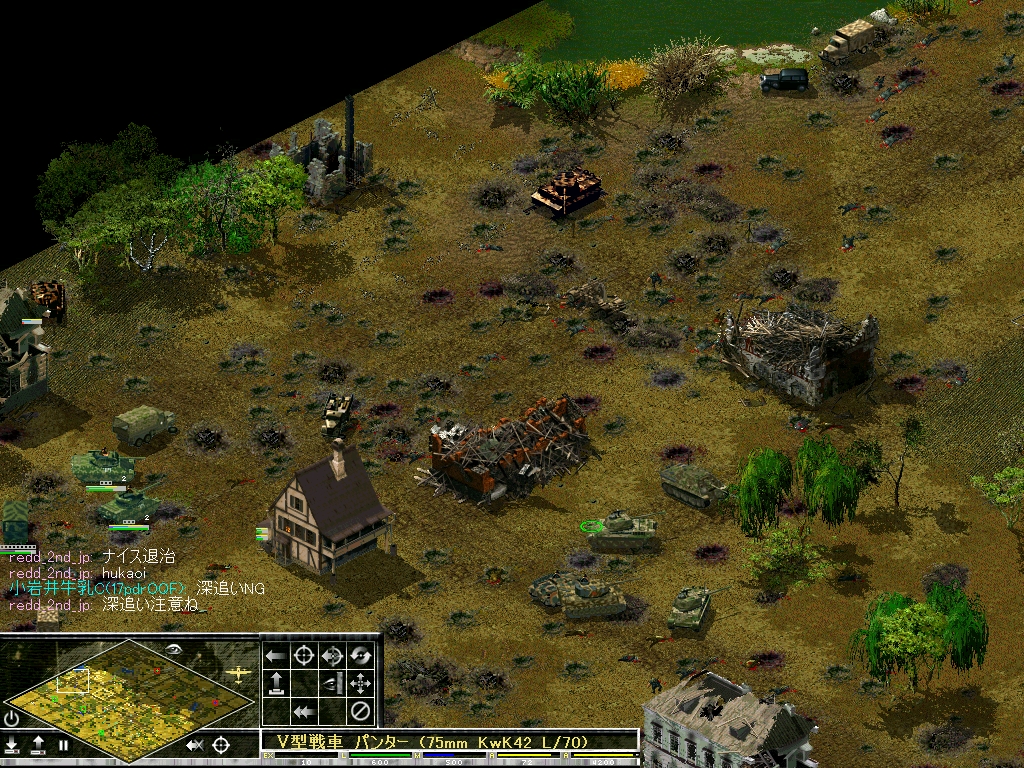This screenshot has width=1024, height=768.
Task: Select the circular-arrows rotate command
Action: (361, 656)
